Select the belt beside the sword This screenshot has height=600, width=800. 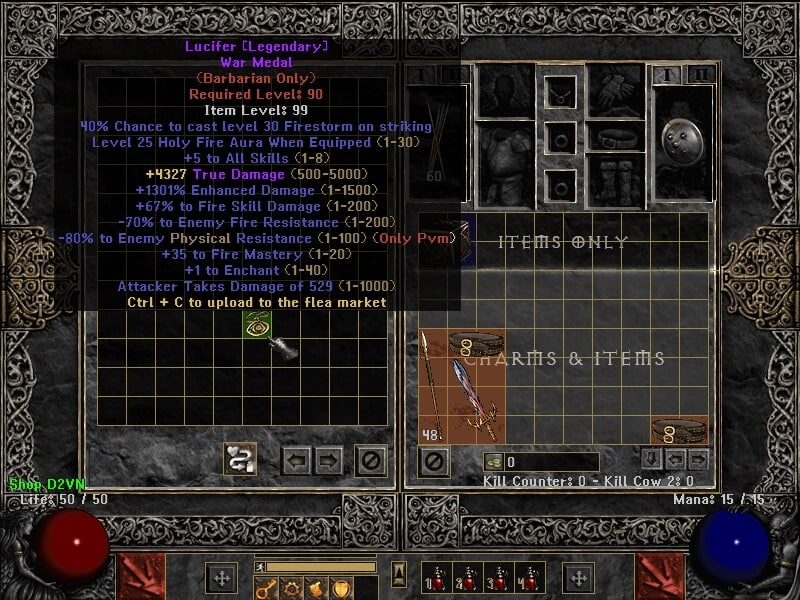point(476,345)
